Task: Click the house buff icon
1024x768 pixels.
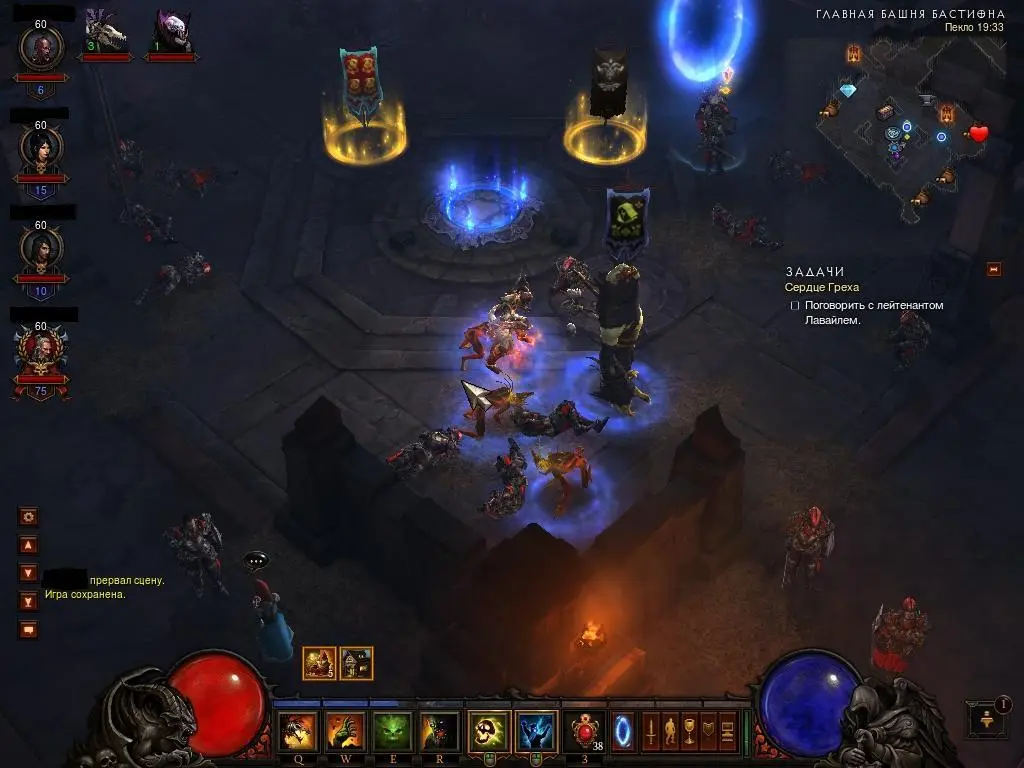Action: pos(357,663)
